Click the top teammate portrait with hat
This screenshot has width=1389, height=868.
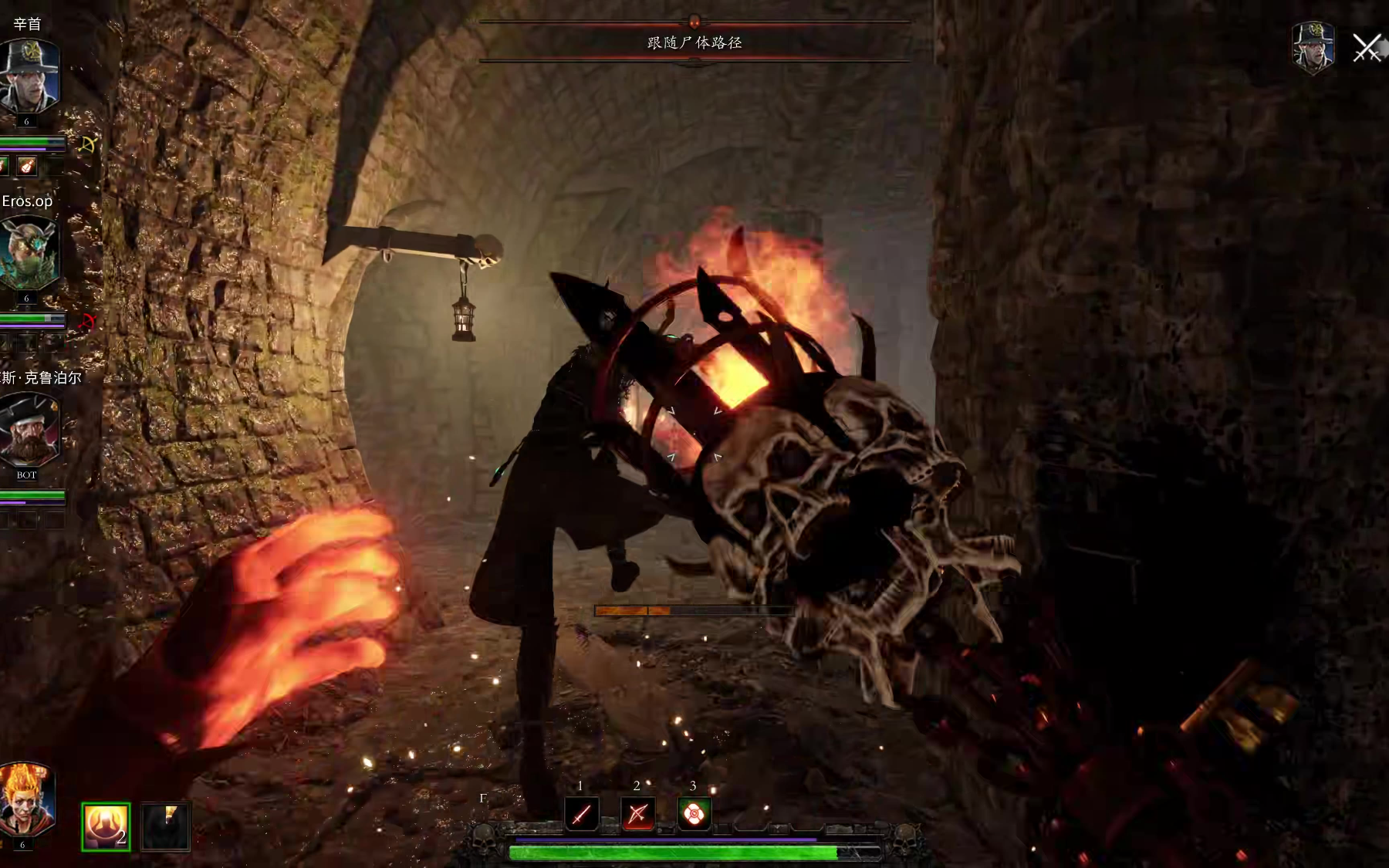(29, 77)
